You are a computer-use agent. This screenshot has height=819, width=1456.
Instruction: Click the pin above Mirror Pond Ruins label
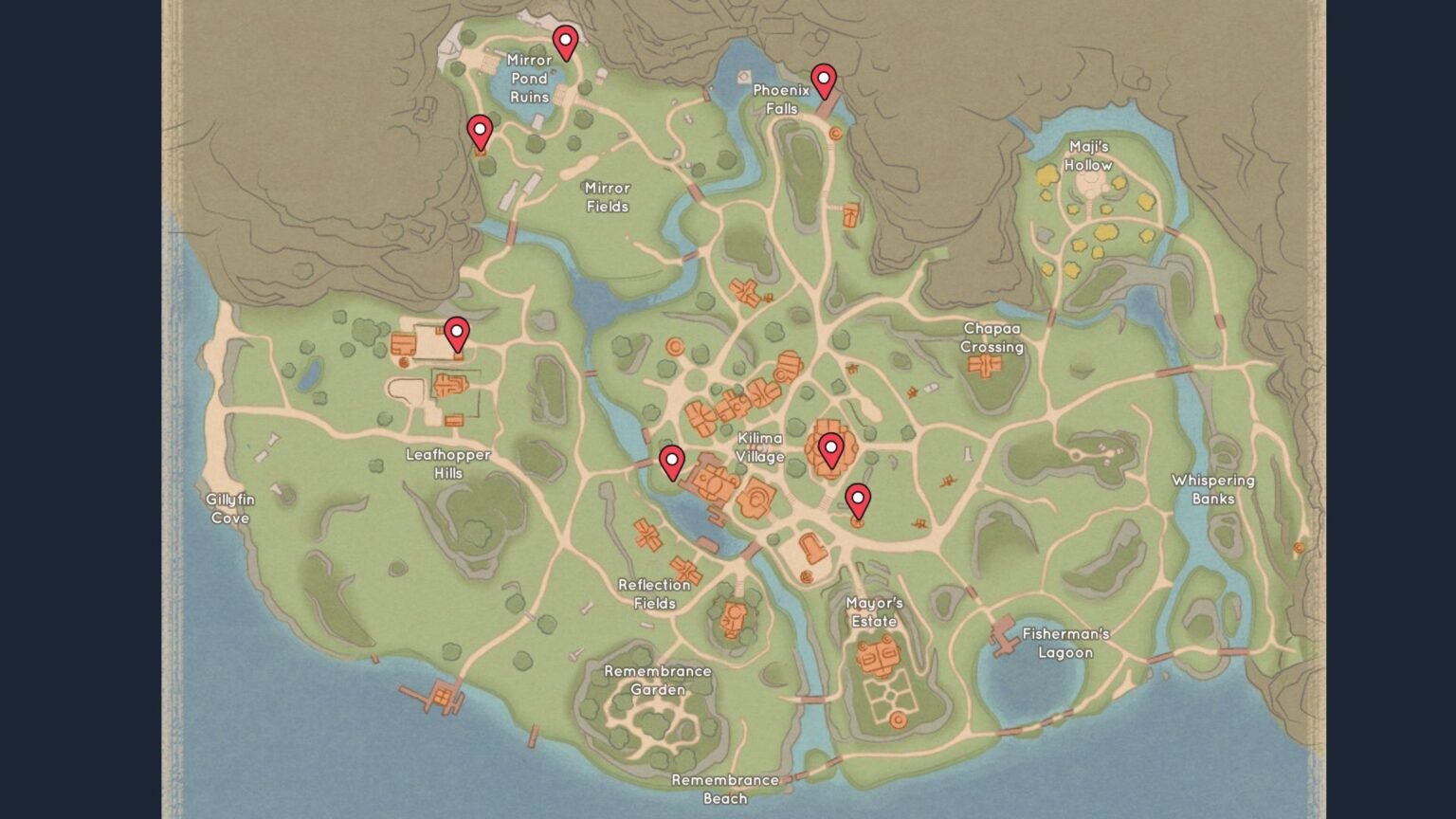[x=566, y=41]
